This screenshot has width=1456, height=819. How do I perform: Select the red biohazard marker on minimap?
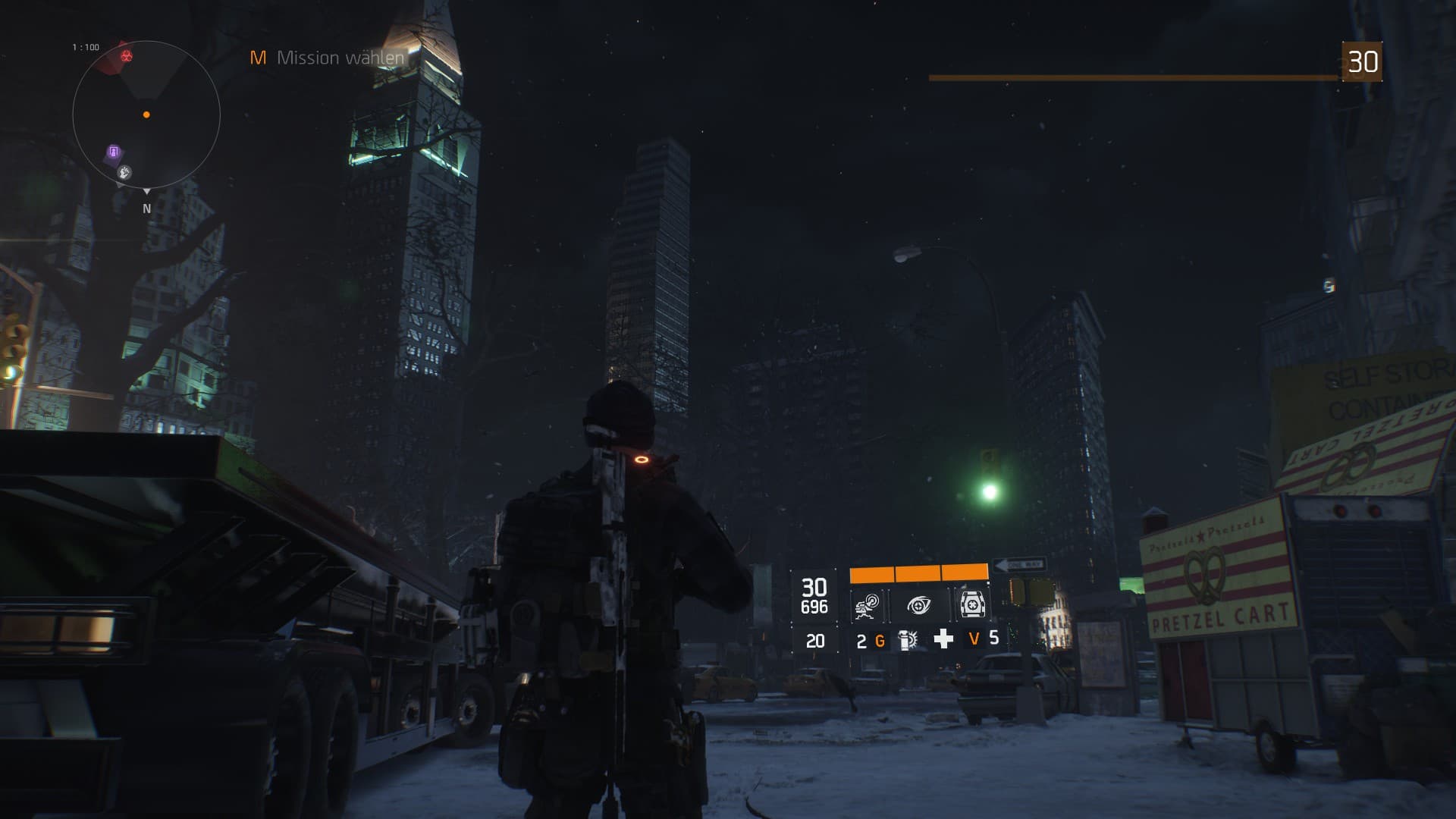point(127,55)
